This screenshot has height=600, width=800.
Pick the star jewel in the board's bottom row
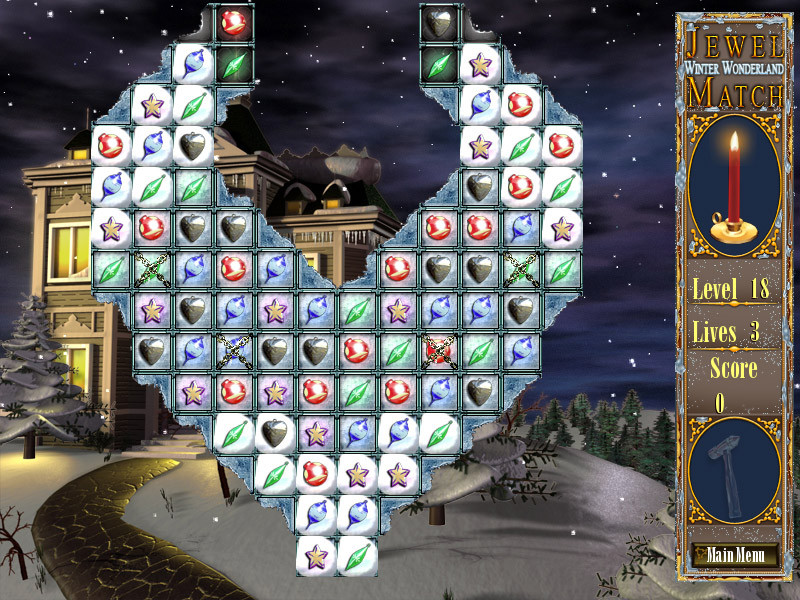[x=317, y=555]
